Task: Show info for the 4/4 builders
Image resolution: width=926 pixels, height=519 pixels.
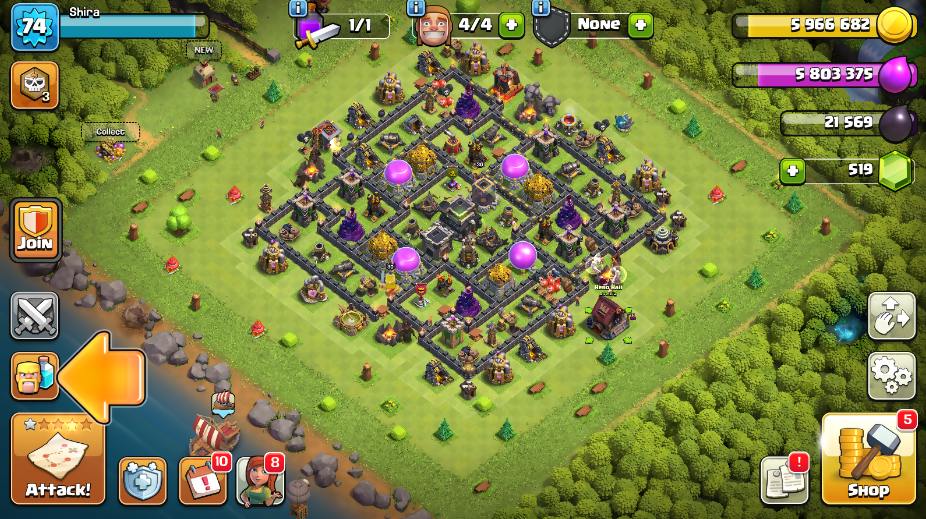Action: pos(416,8)
